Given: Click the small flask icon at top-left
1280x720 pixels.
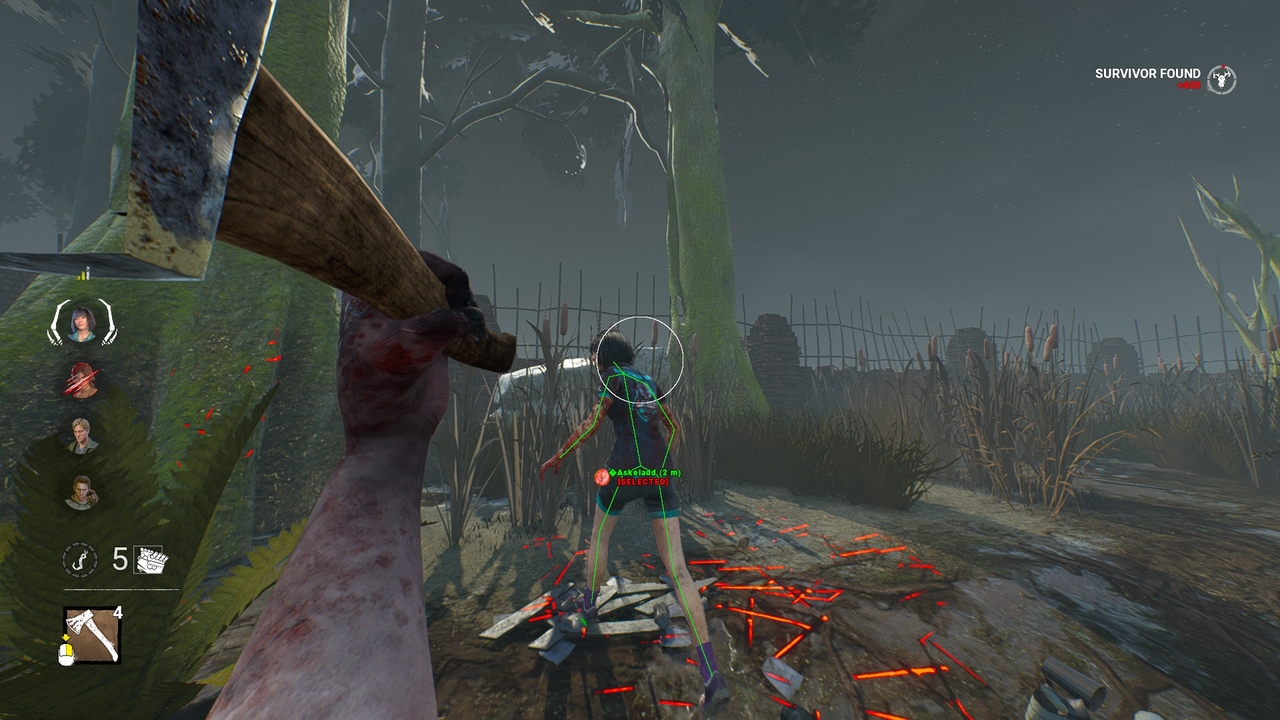Looking at the screenshot, I should tap(84, 273).
